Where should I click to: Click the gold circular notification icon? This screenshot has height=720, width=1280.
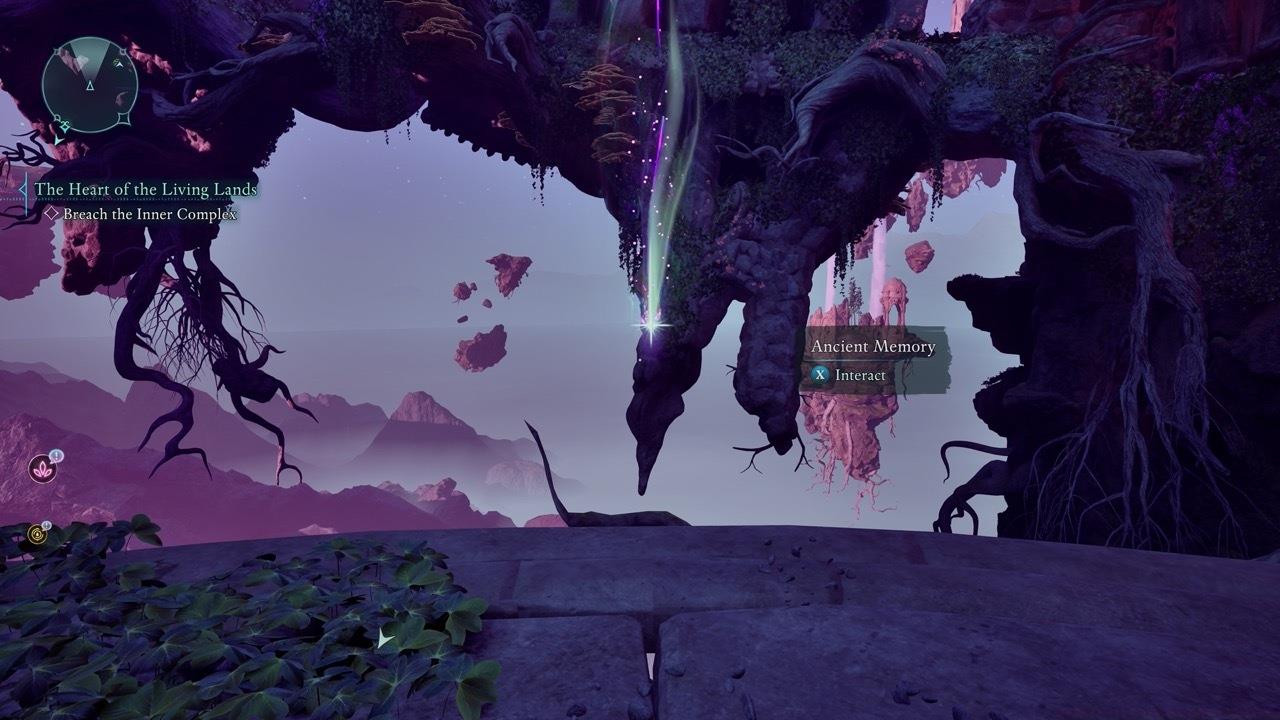(x=38, y=533)
